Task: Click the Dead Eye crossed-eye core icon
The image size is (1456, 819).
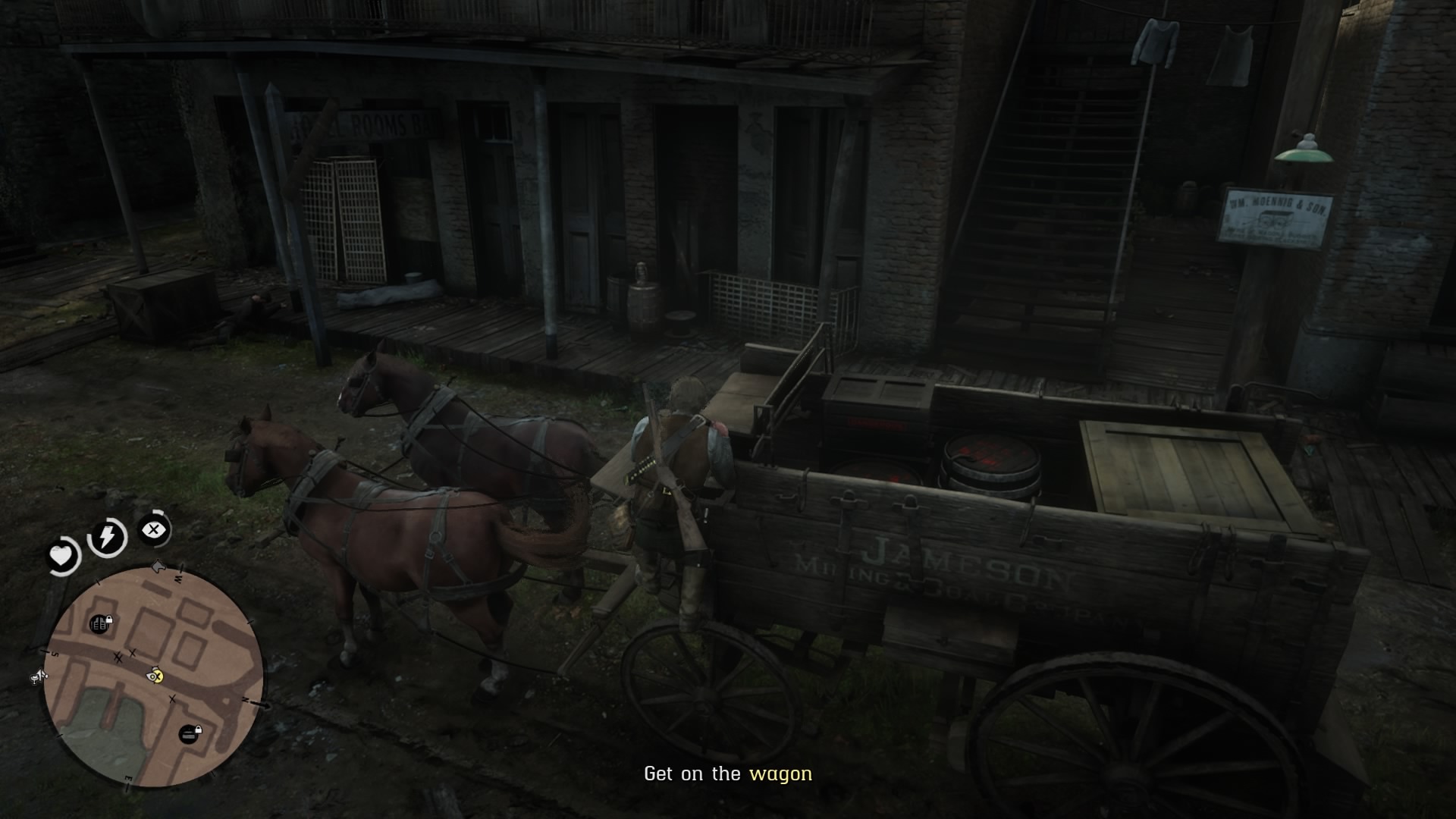Action: (x=152, y=530)
